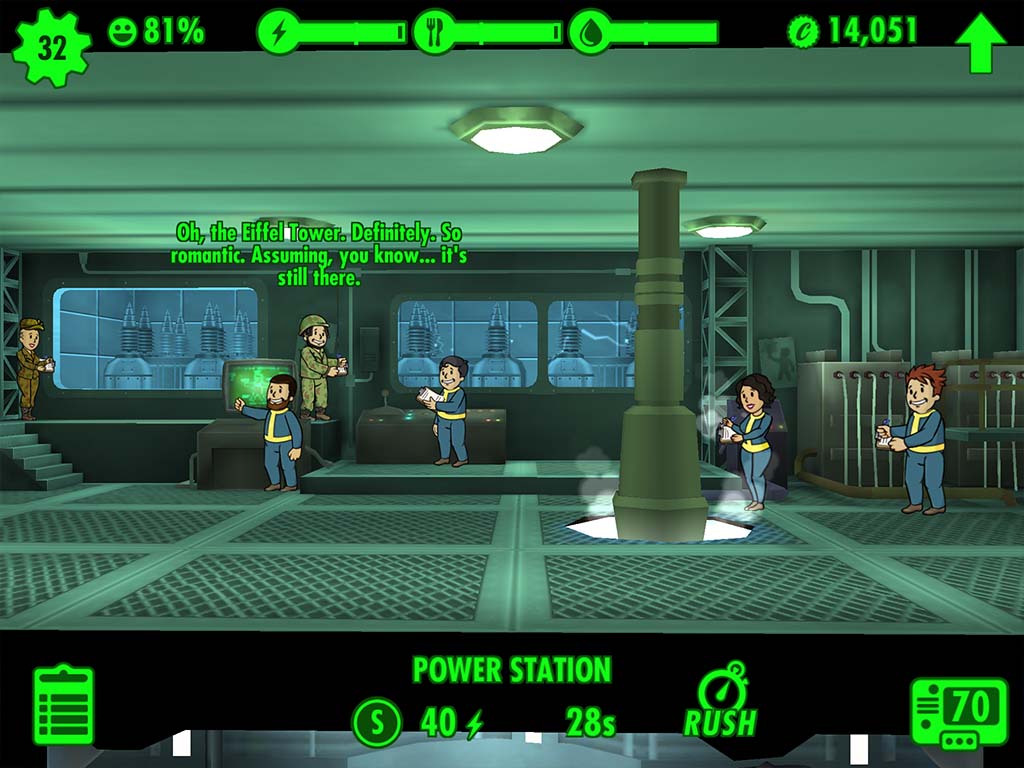1024x768 pixels.
Task: Tap the green upgrade arrow
Action: click(981, 42)
